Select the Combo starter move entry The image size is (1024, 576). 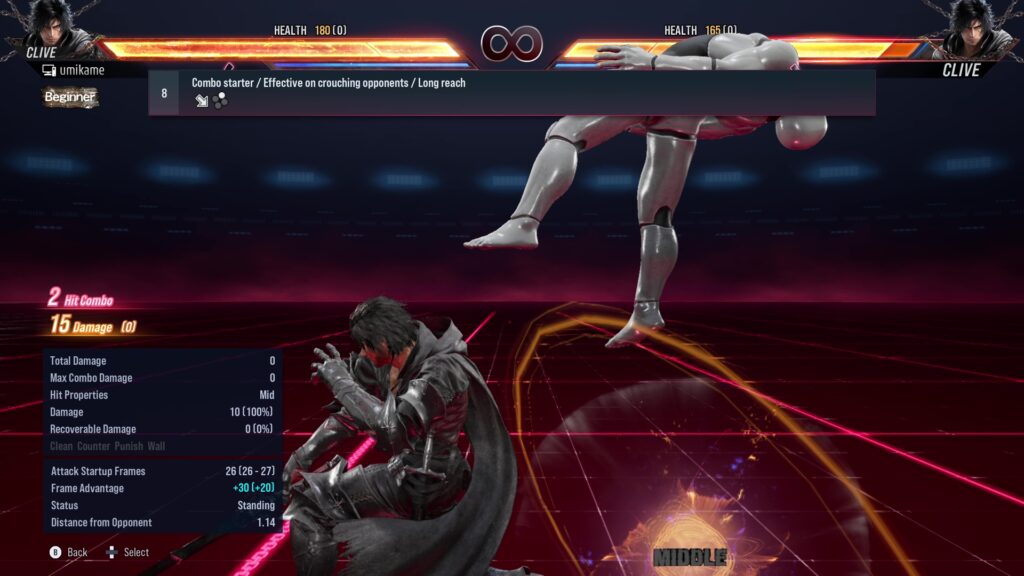[x=511, y=92]
